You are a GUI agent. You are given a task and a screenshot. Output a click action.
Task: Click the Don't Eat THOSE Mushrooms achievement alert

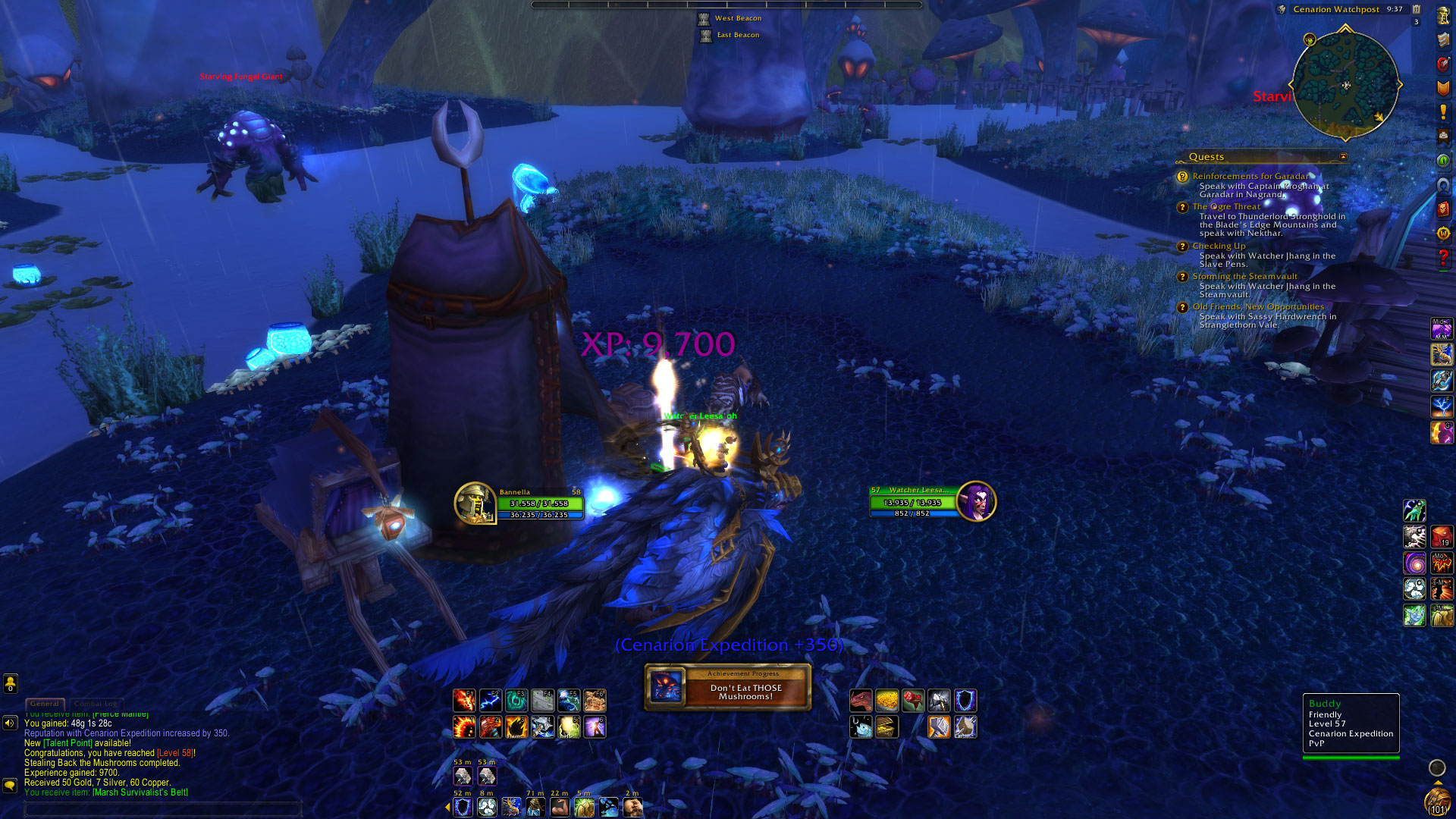click(728, 688)
